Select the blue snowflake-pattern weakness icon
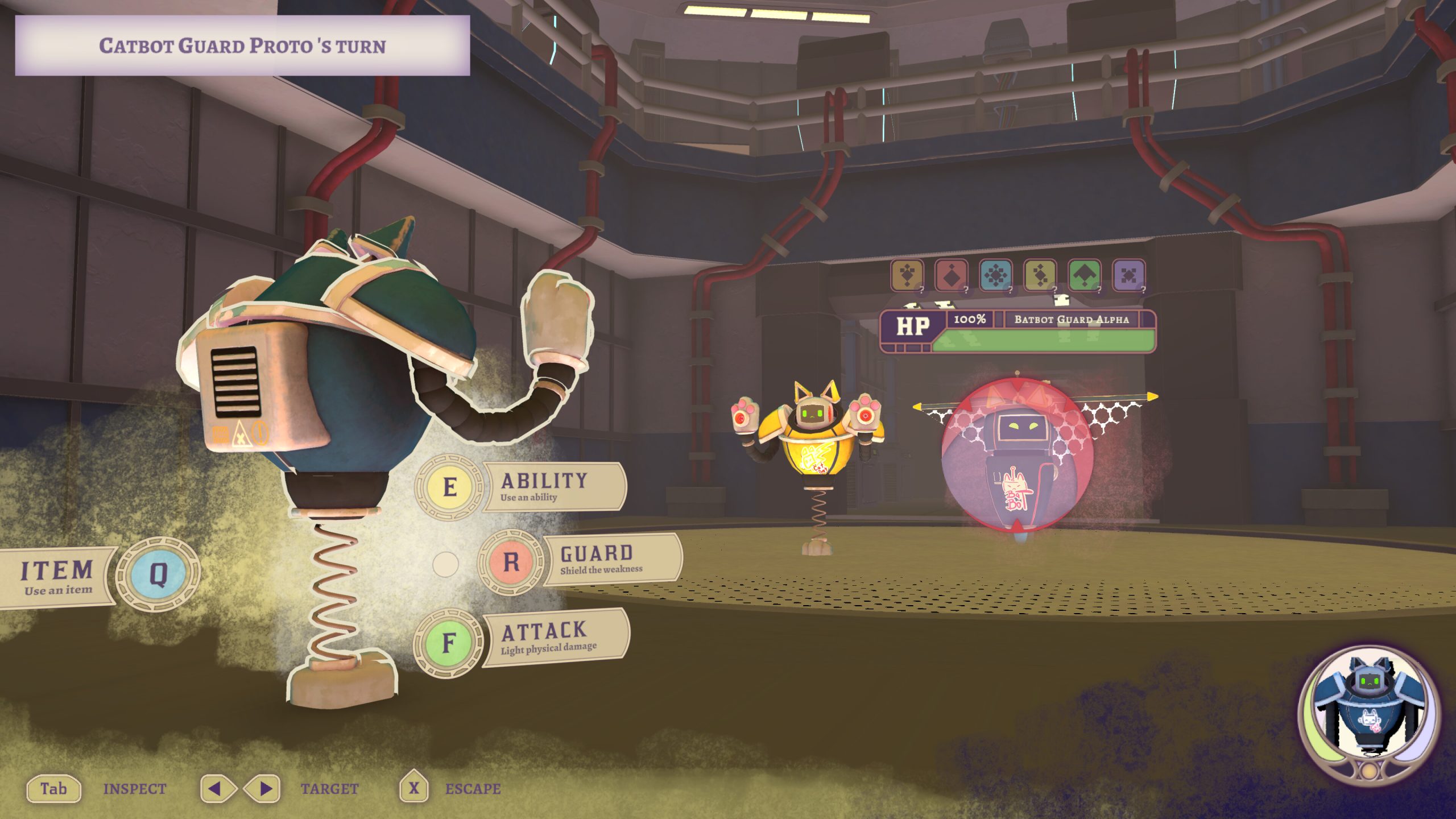This screenshot has width=1456, height=819. click(995, 276)
